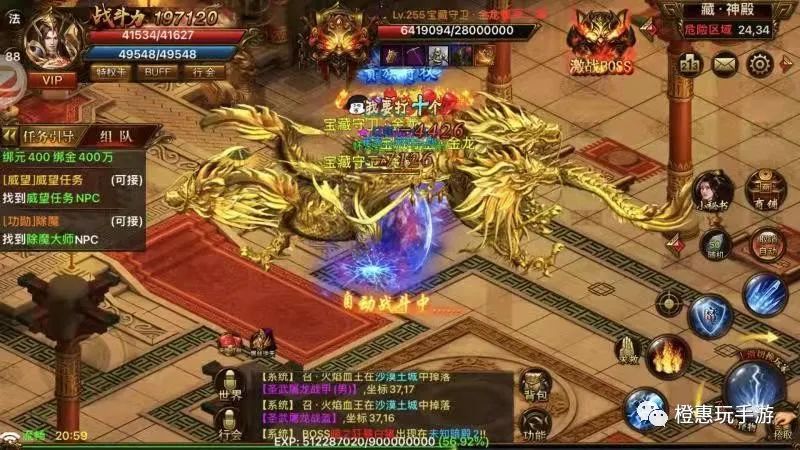Open the 特权卡 privilege card button
The image size is (800, 450).
(x=109, y=73)
